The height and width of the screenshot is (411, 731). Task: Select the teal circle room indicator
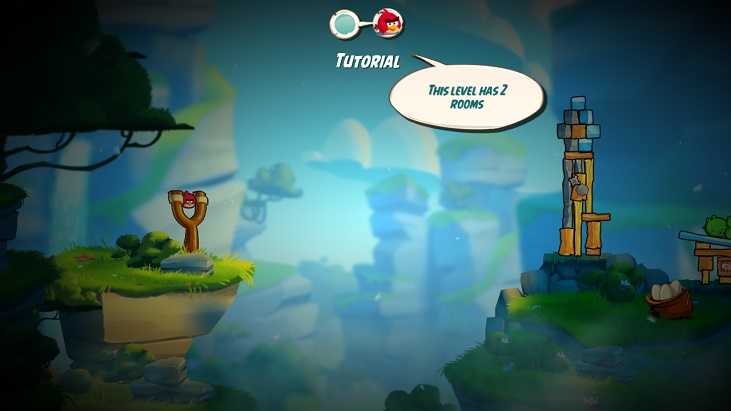(345, 22)
